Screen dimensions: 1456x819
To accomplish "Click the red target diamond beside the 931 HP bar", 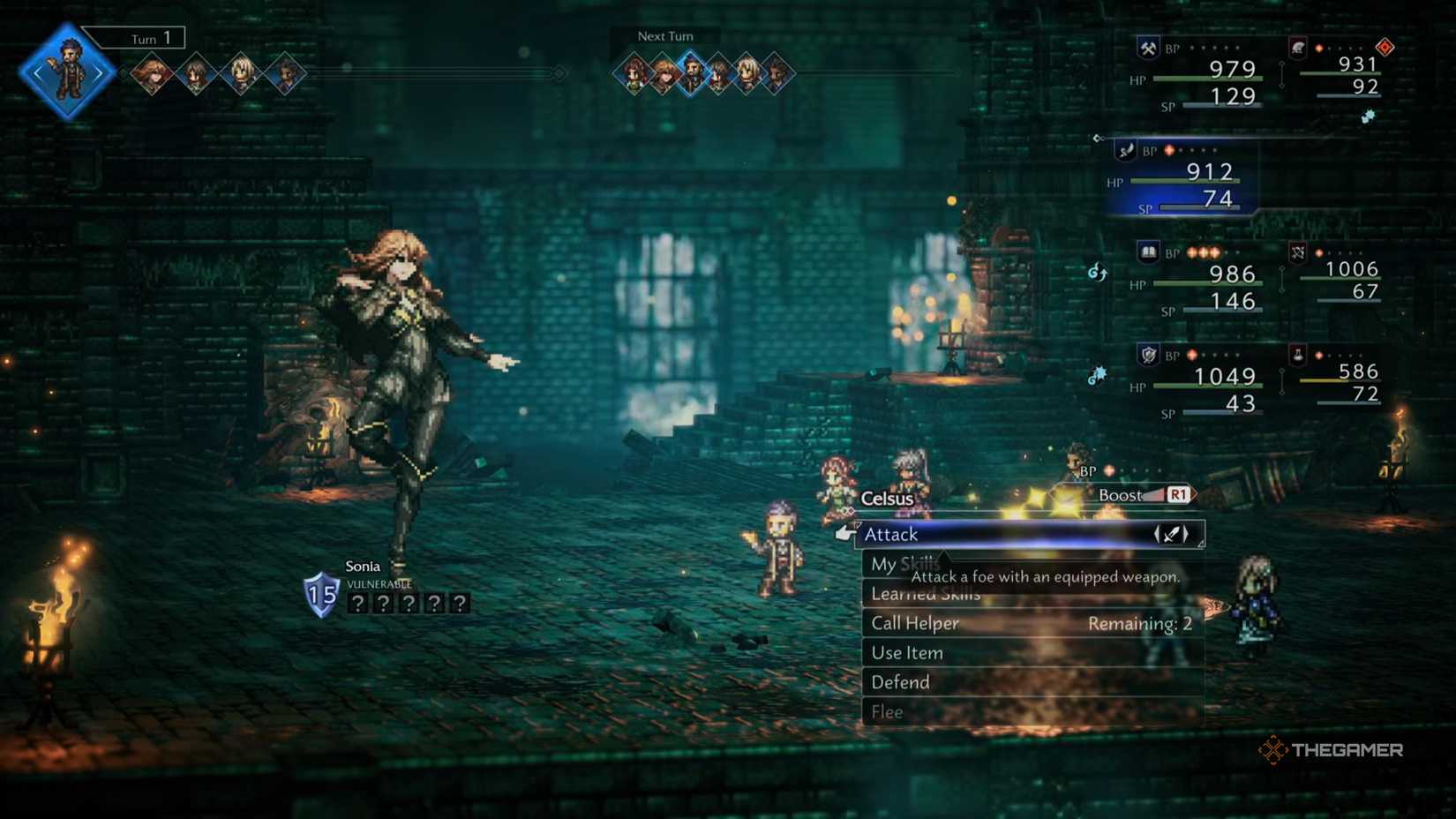I will point(1385,49).
